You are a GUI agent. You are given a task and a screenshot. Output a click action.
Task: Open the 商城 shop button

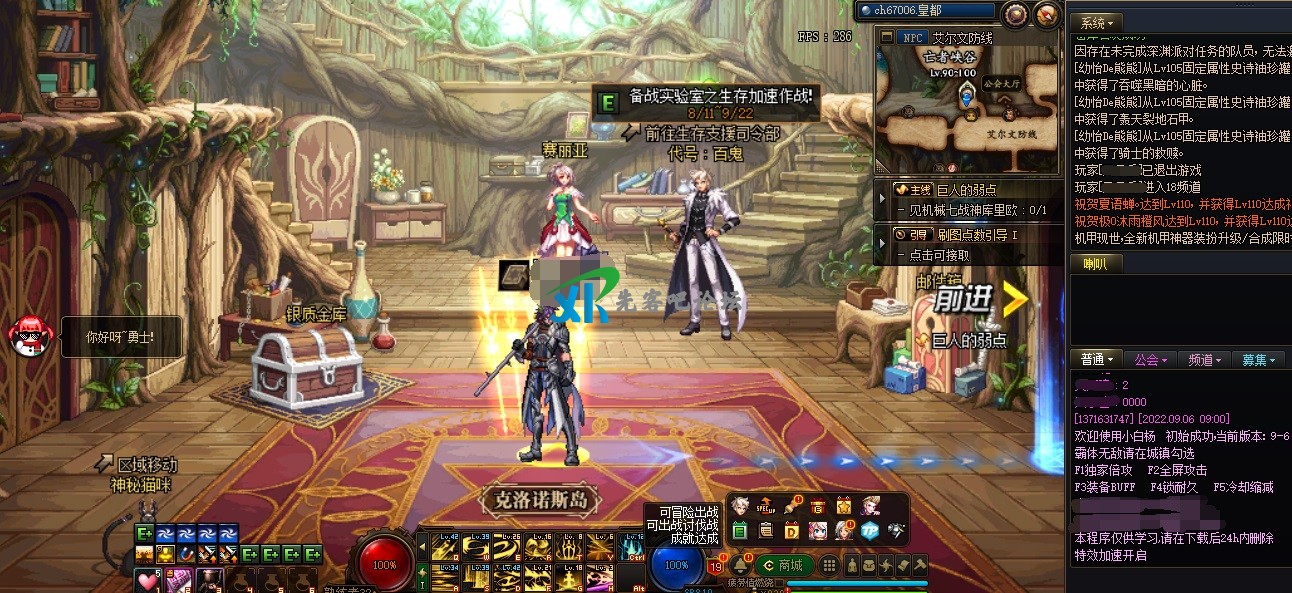784,566
